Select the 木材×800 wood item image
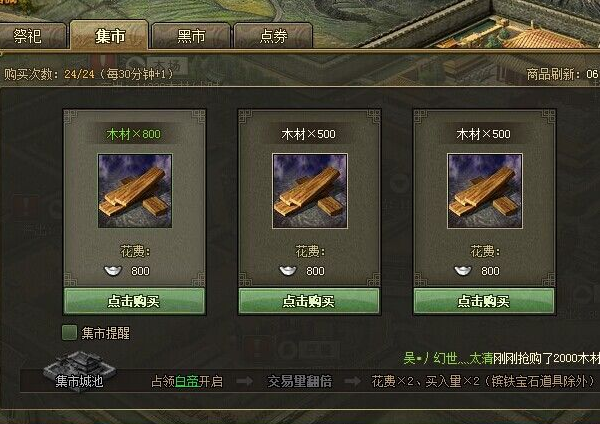The height and width of the screenshot is (424, 600). point(134,190)
